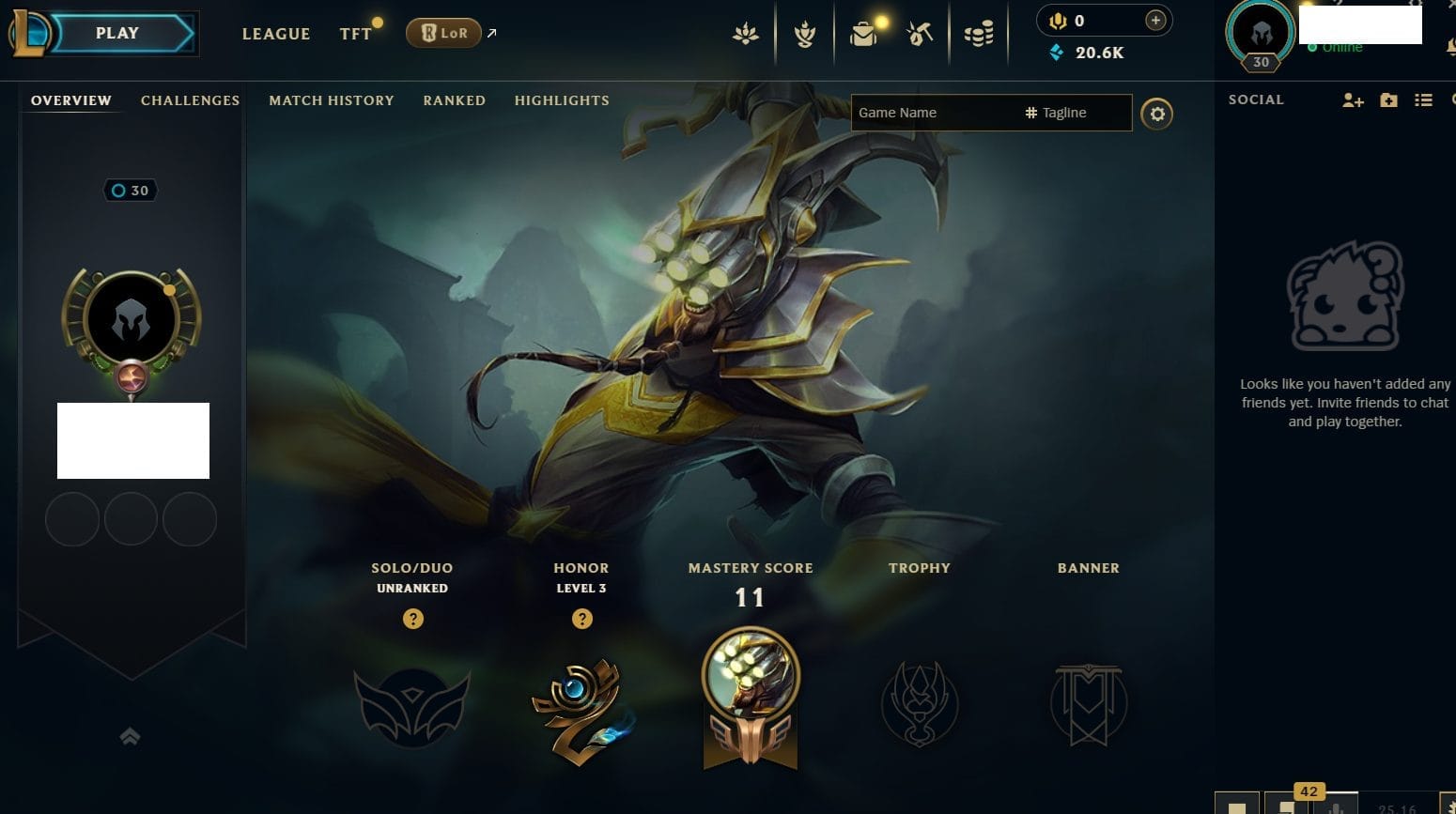Open the crafting hammer icon
The width and height of the screenshot is (1456, 814).
click(x=920, y=35)
